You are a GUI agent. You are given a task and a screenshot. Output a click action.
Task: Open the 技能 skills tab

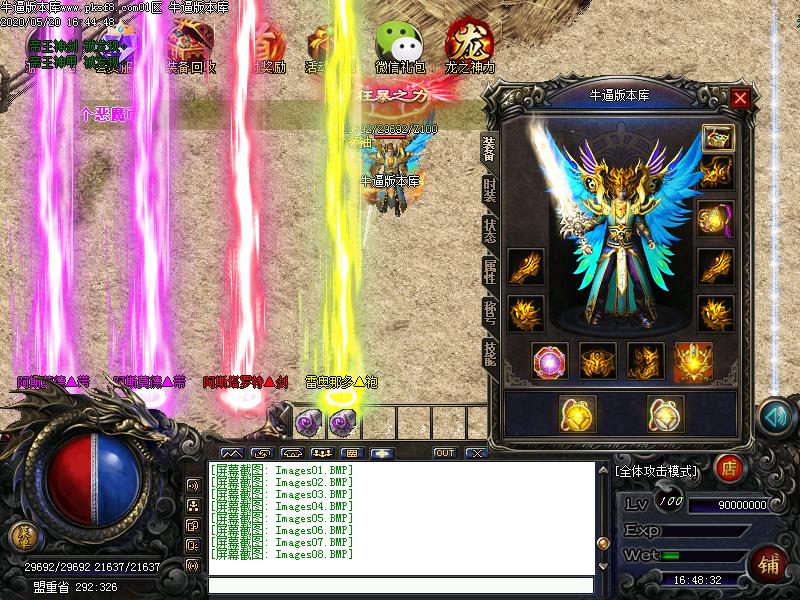pos(490,354)
